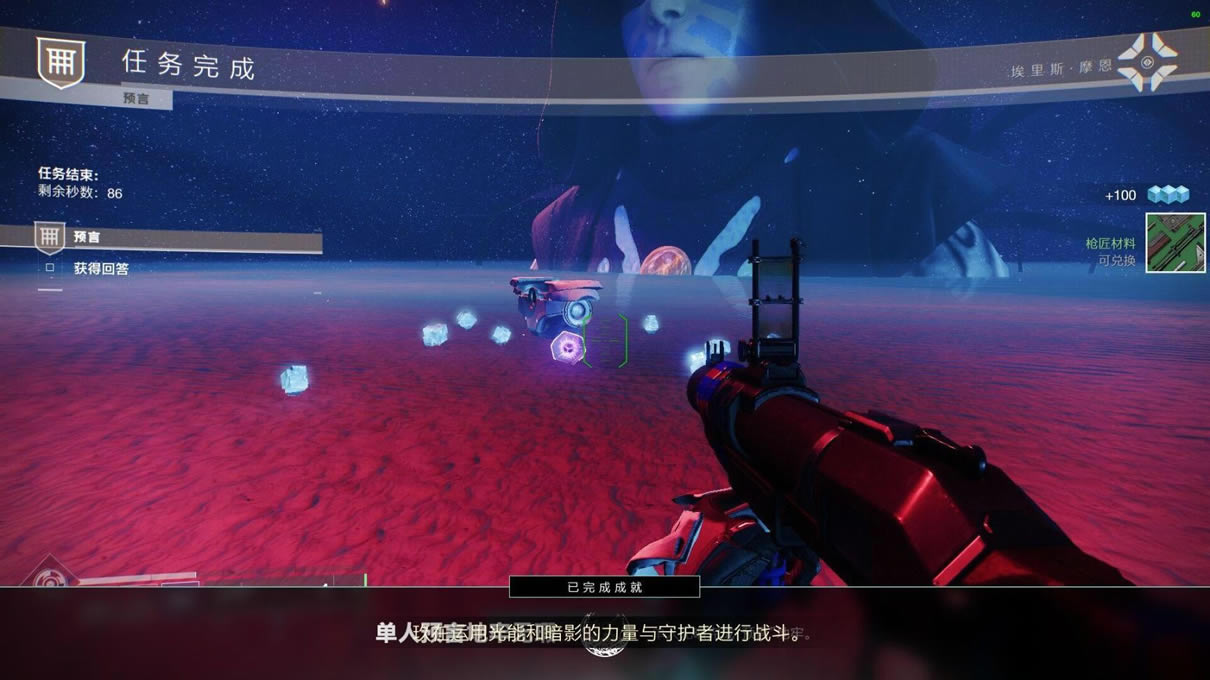Image resolution: width=1210 pixels, height=680 pixels.
Task: Click the 获得回答 objective checkbox
Action: coord(49,268)
